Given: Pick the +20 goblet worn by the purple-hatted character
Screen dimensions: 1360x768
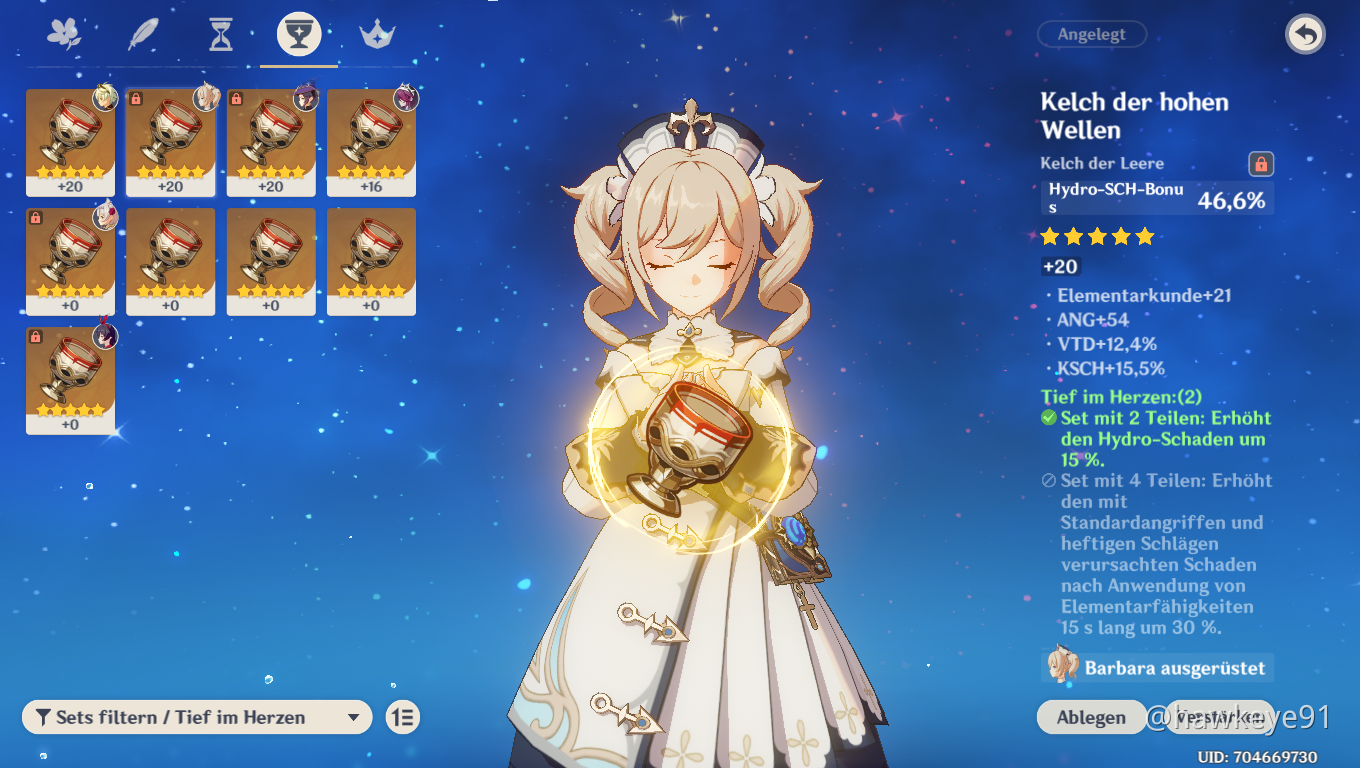Looking at the screenshot, I should (271, 142).
